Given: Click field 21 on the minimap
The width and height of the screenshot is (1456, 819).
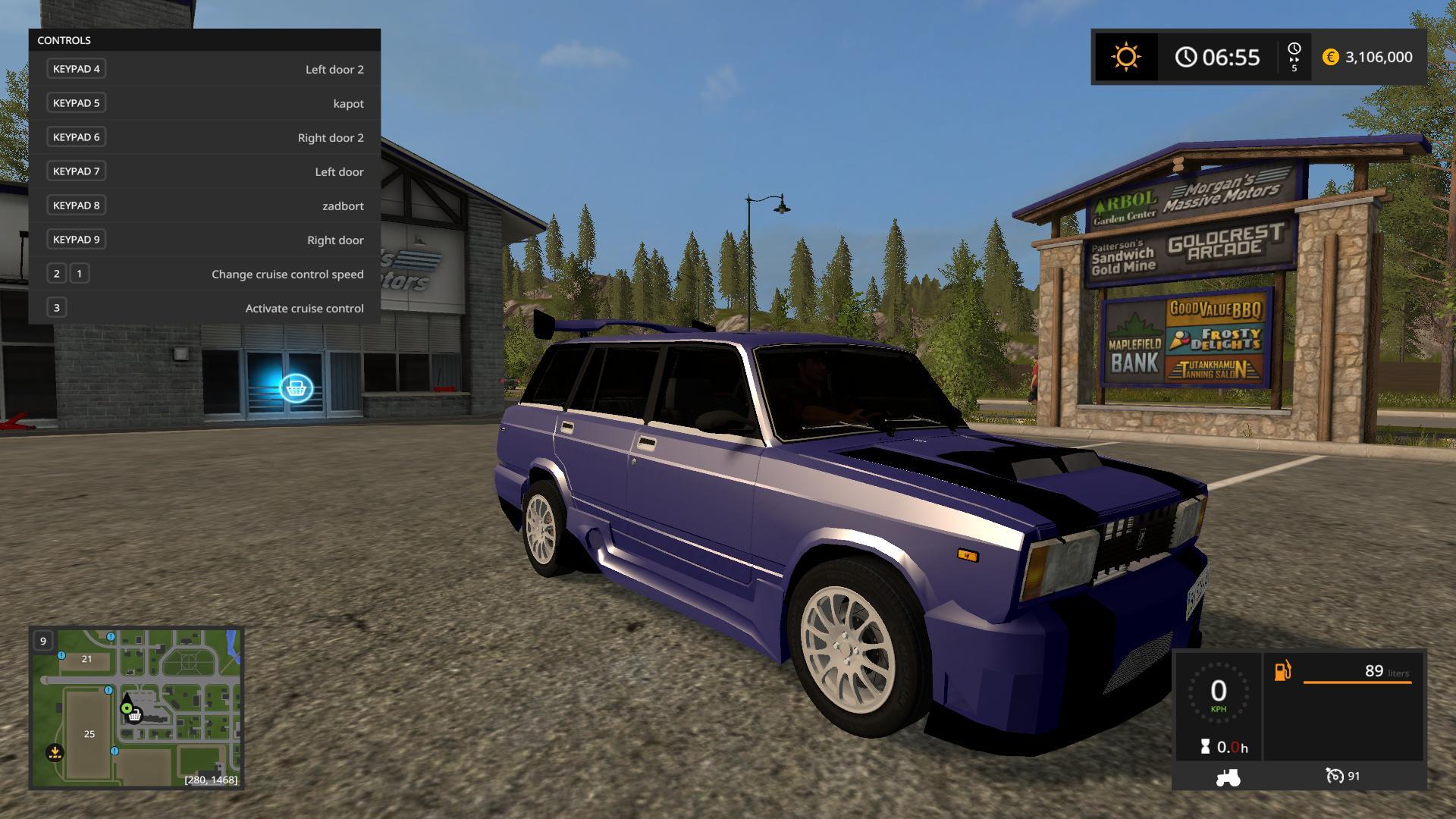Looking at the screenshot, I should pyautogui.click(x=86, y=659).
